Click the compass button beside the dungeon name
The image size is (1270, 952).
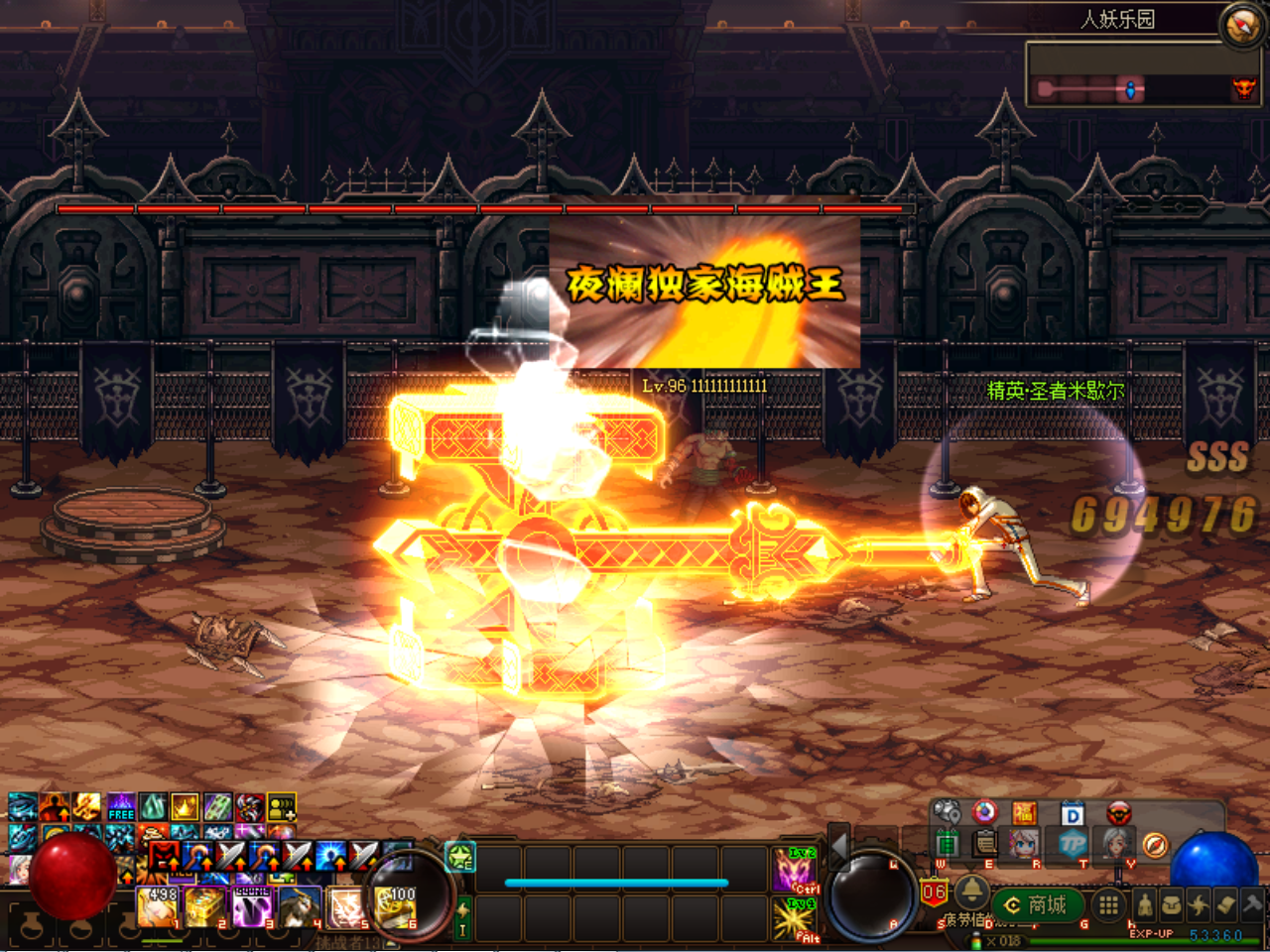(x=1242, y=25)
